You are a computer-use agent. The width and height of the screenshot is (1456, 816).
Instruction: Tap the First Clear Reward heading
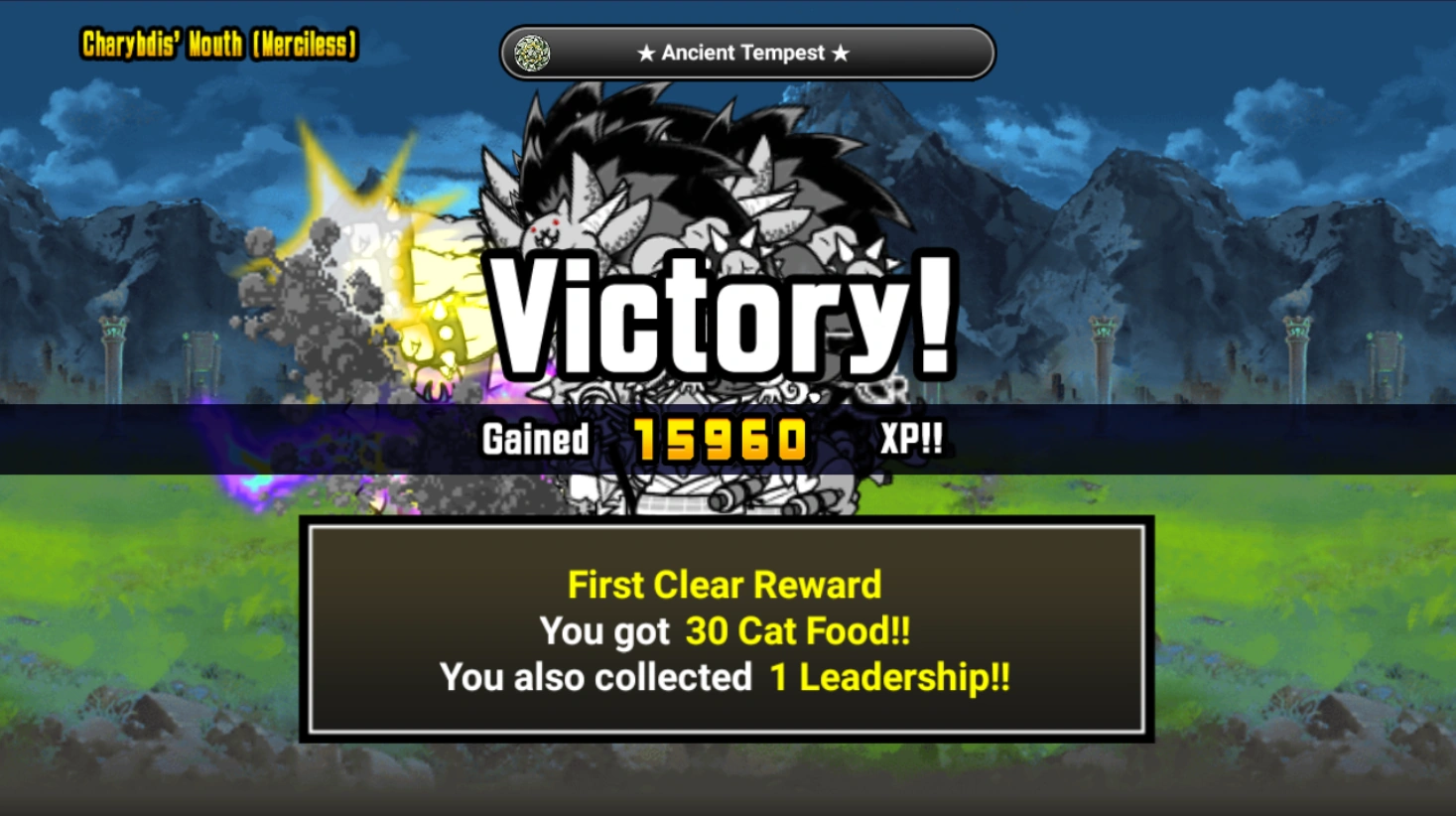coord(724,585)
